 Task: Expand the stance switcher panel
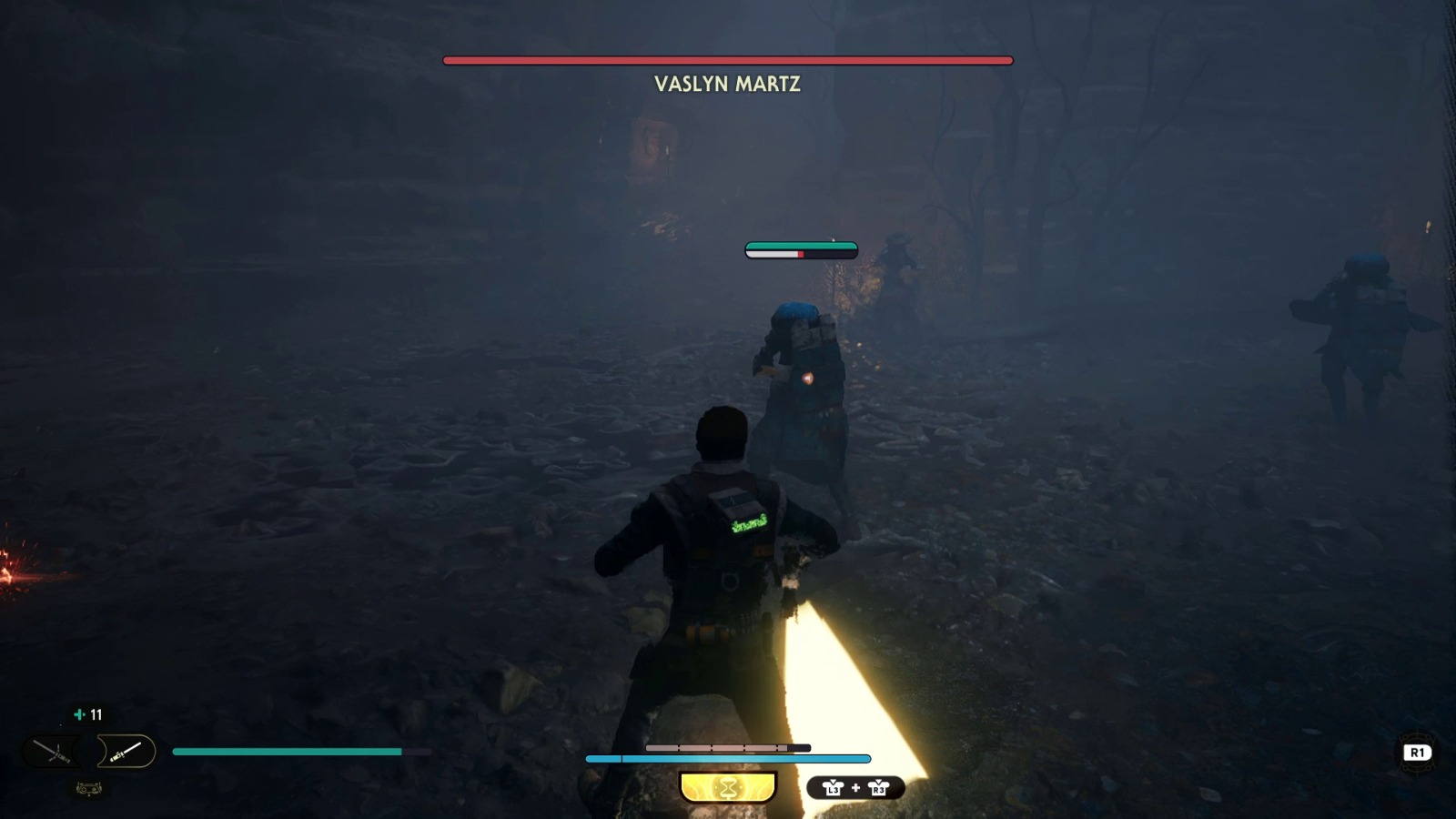pyautogui.click(x=86, y=751)
